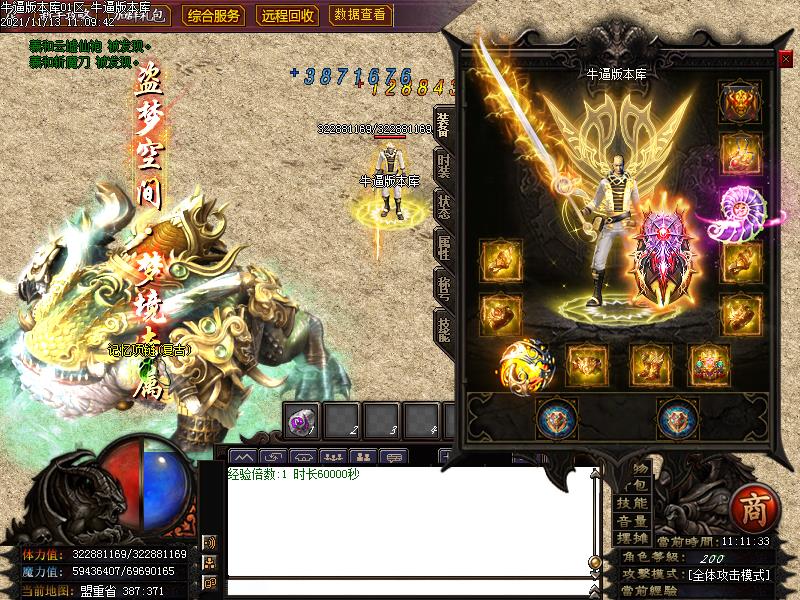The width and height of the screenshot is (800, 600).
Task: Select the 装备 equipment tab
Action: (443, 124)
